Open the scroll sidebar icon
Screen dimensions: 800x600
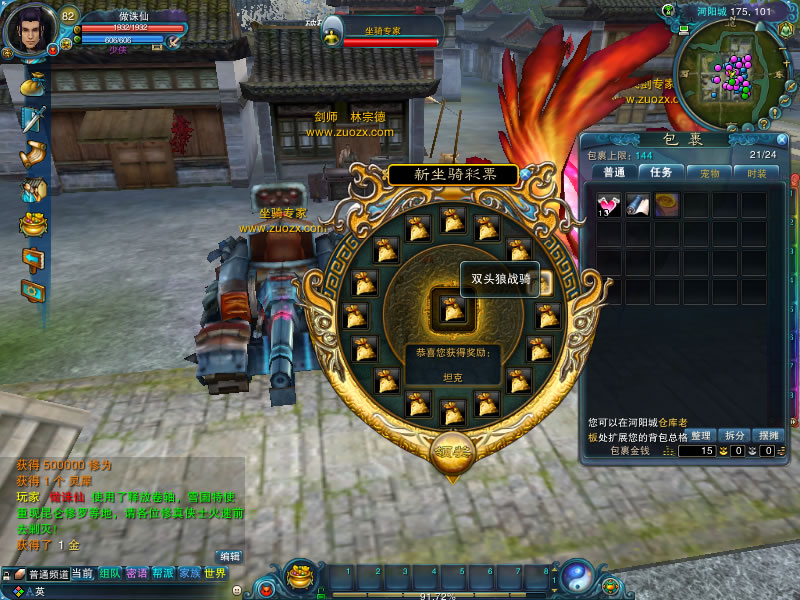pyautogui.click(x=33, y=153)
